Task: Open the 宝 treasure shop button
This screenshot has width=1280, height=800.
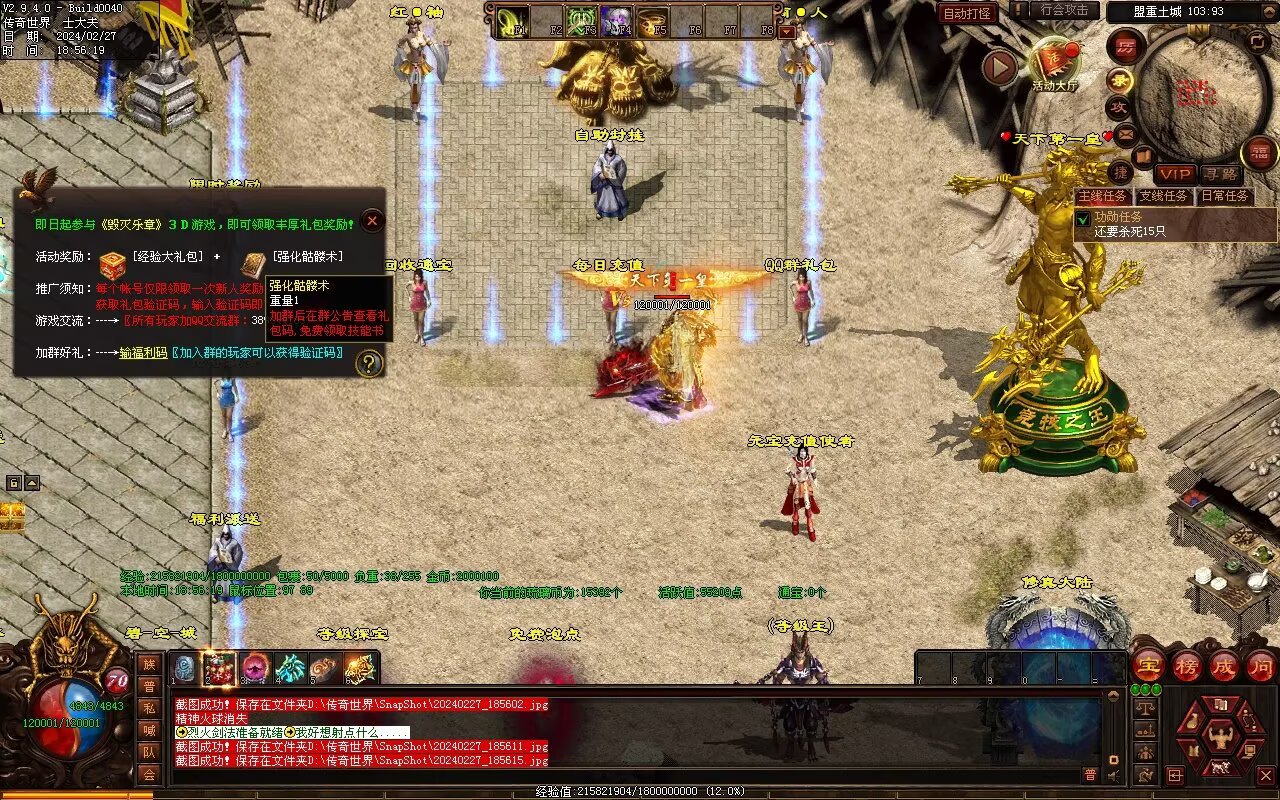Action: point(1148,666)
